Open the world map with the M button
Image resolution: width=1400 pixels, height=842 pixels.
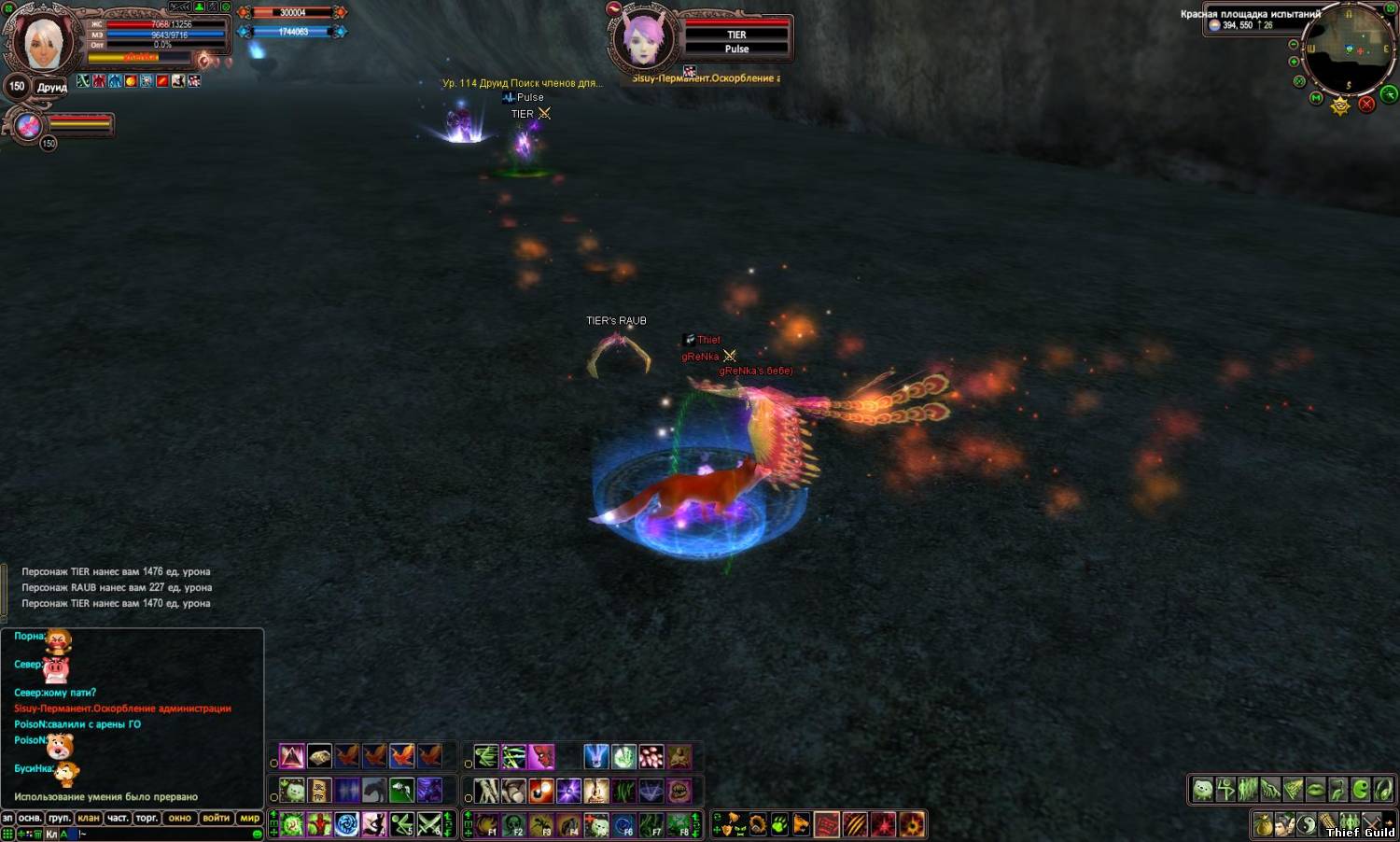[x=1316, y=97]
